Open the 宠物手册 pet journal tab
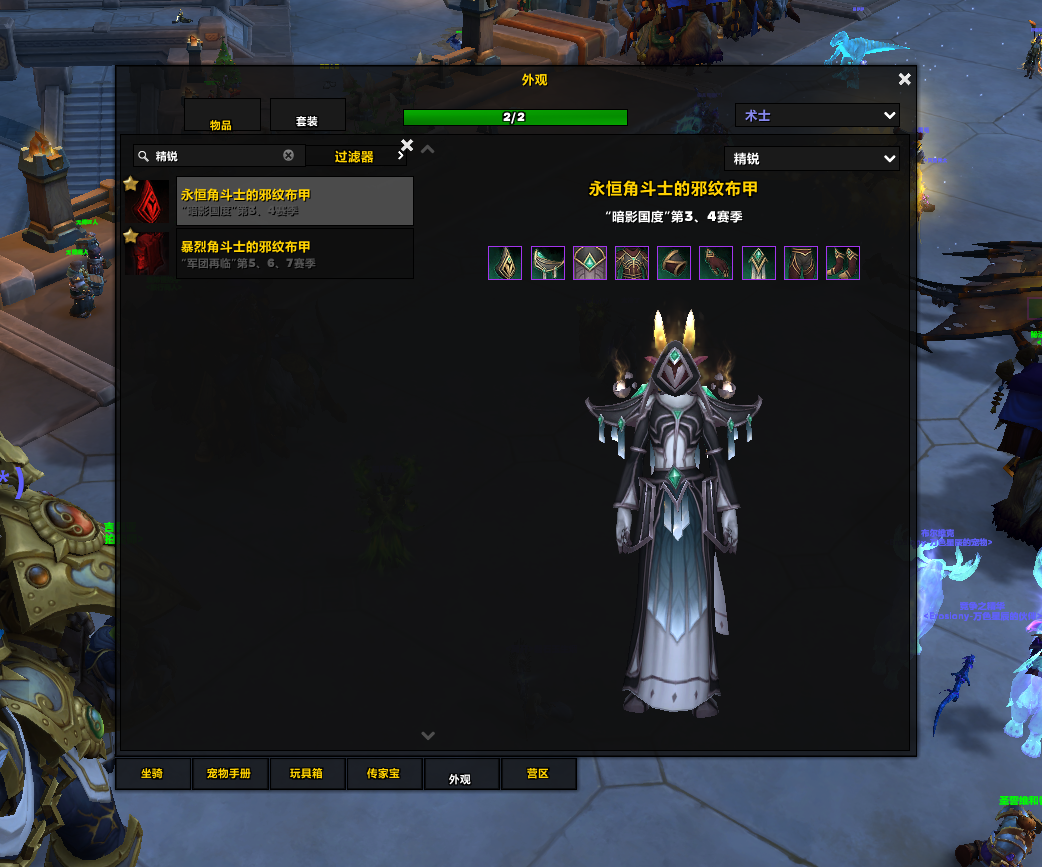The width and height of the screenshot is (1042, 867). pyautogui.click(x=229, y=774)
